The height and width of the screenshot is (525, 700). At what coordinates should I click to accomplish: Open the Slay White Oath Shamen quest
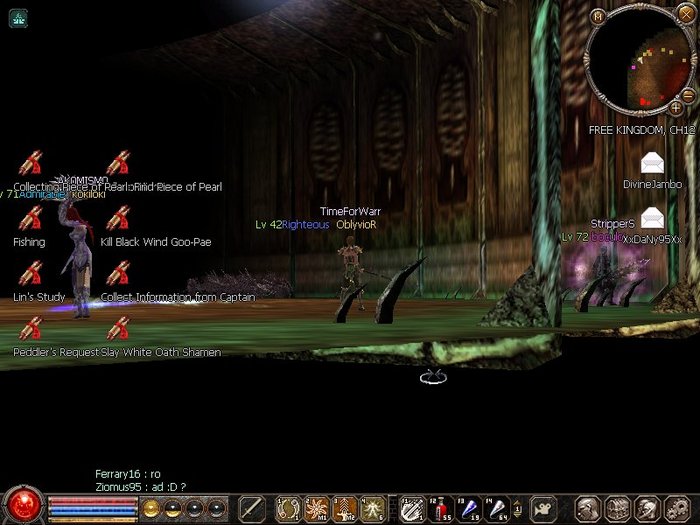coord(118,328)
